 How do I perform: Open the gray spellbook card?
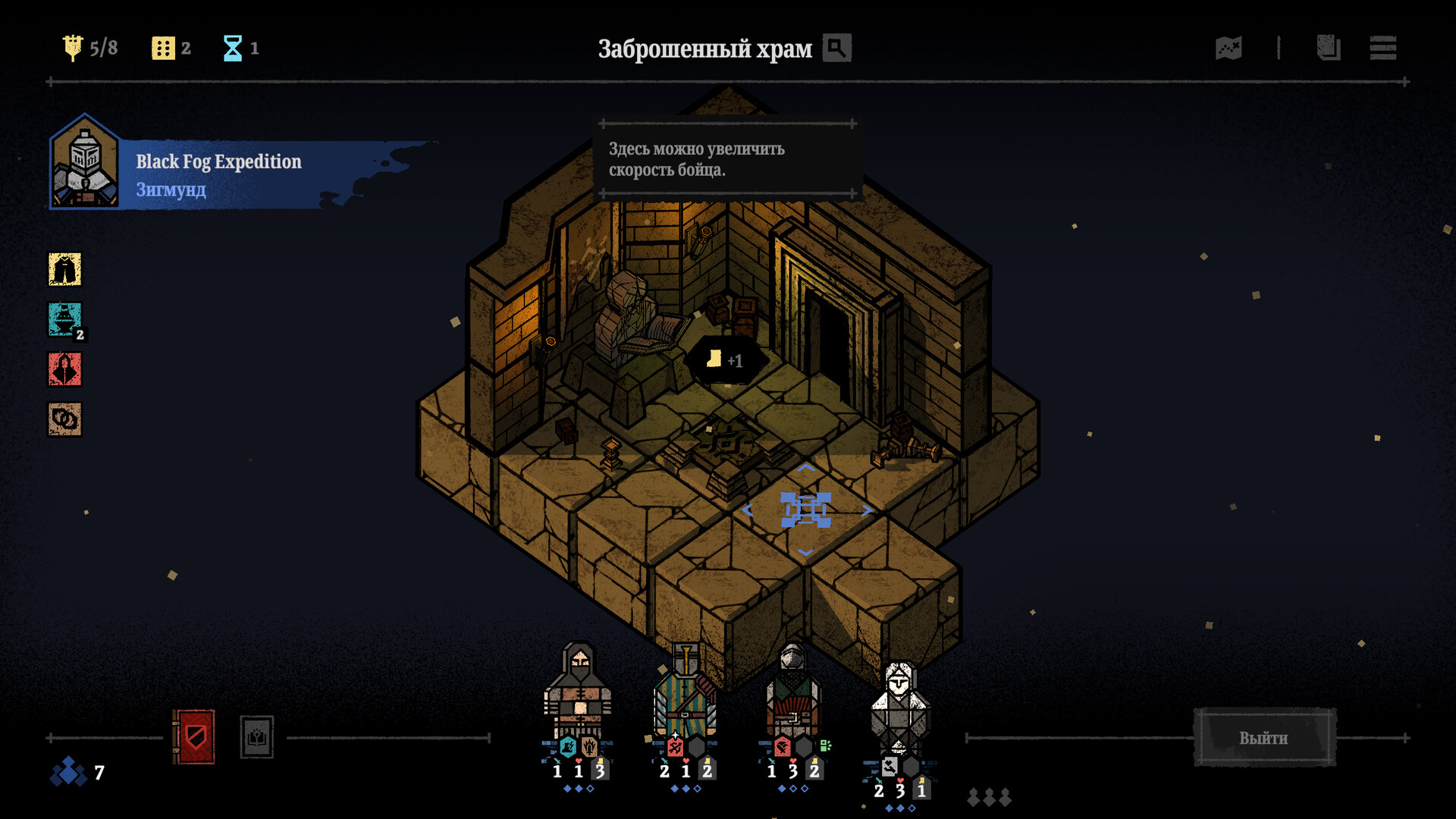click(256, 736)
